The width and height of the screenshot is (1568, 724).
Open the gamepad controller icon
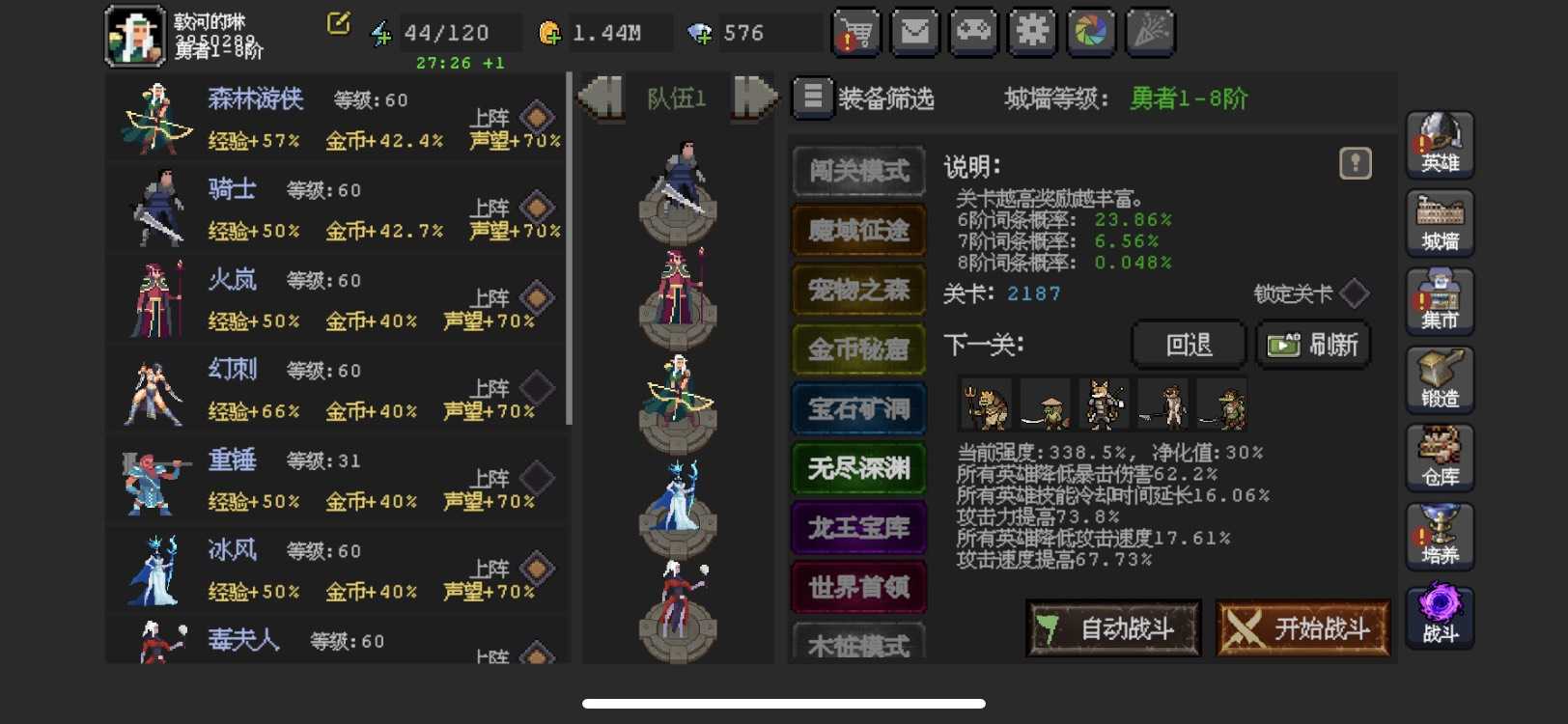click(973, 32)
